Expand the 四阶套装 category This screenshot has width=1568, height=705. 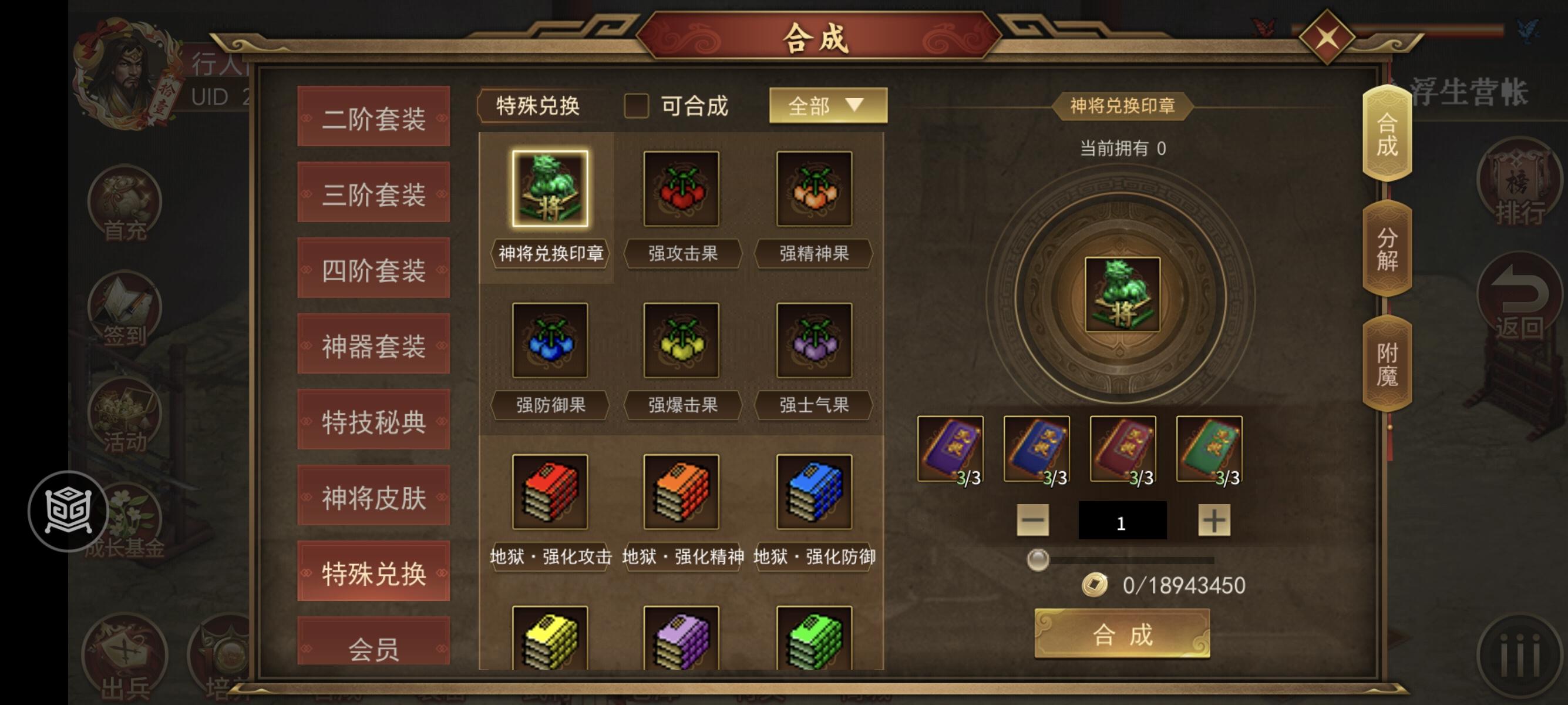(x=373, y=270)
